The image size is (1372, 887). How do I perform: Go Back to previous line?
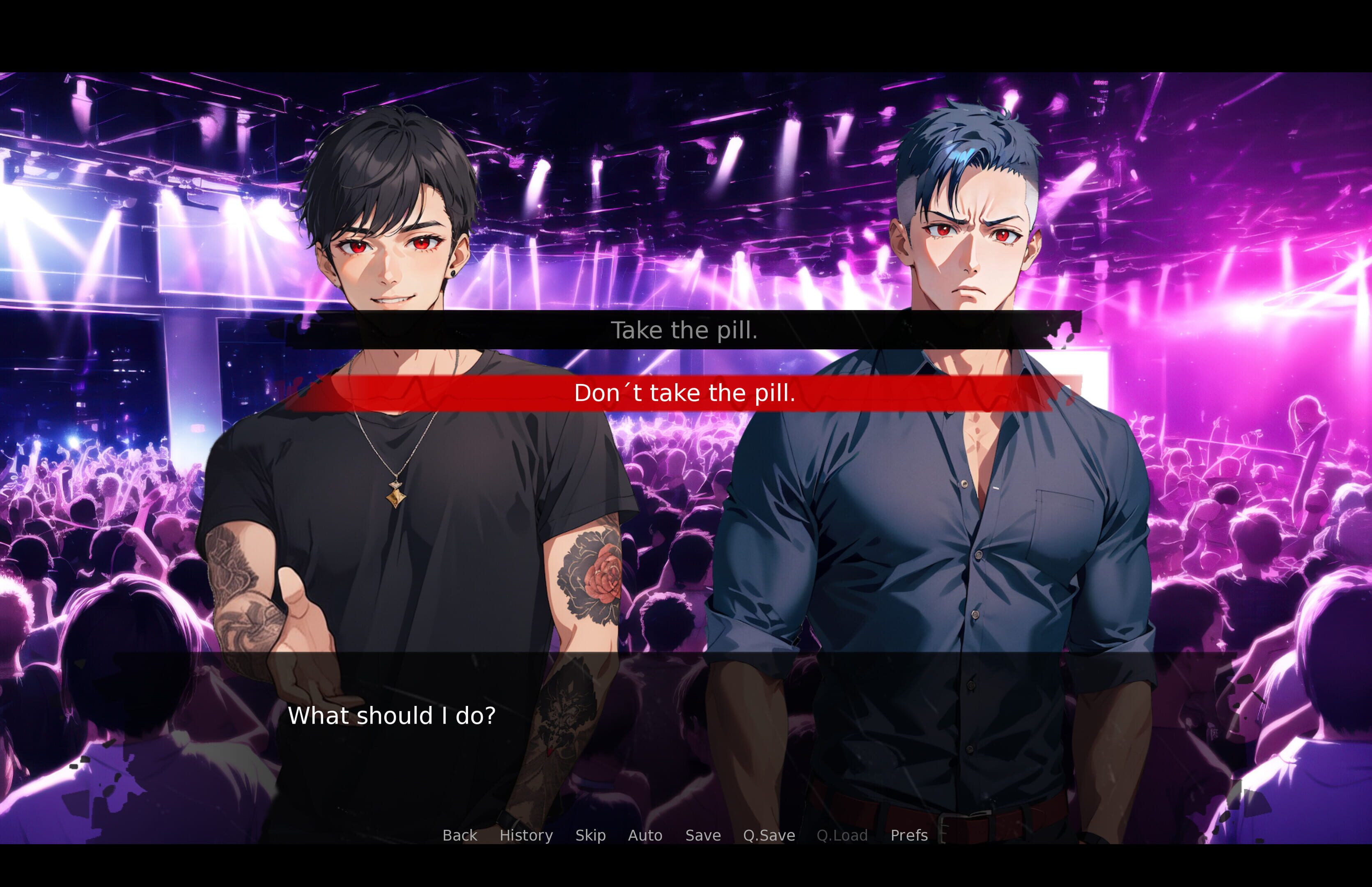(x=459, y=835)
